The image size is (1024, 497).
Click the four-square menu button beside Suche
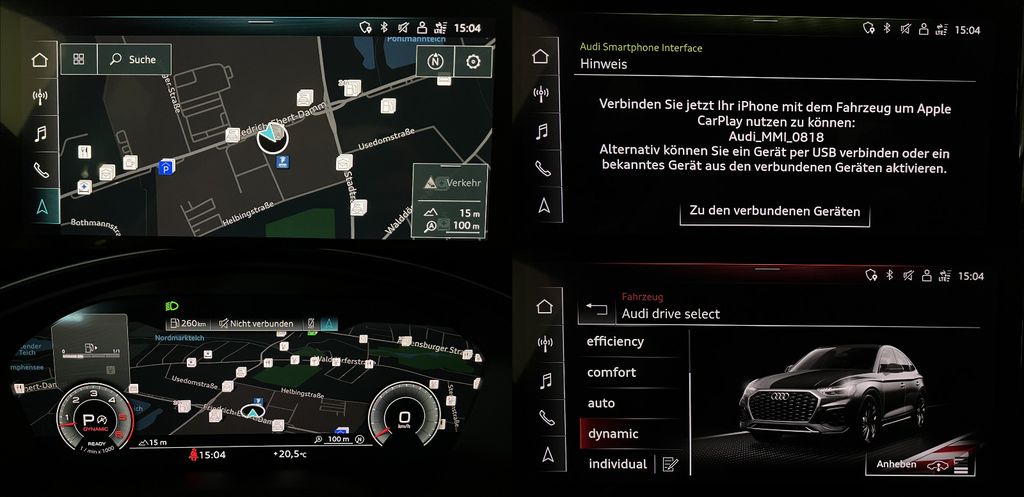tap(78, 60)
